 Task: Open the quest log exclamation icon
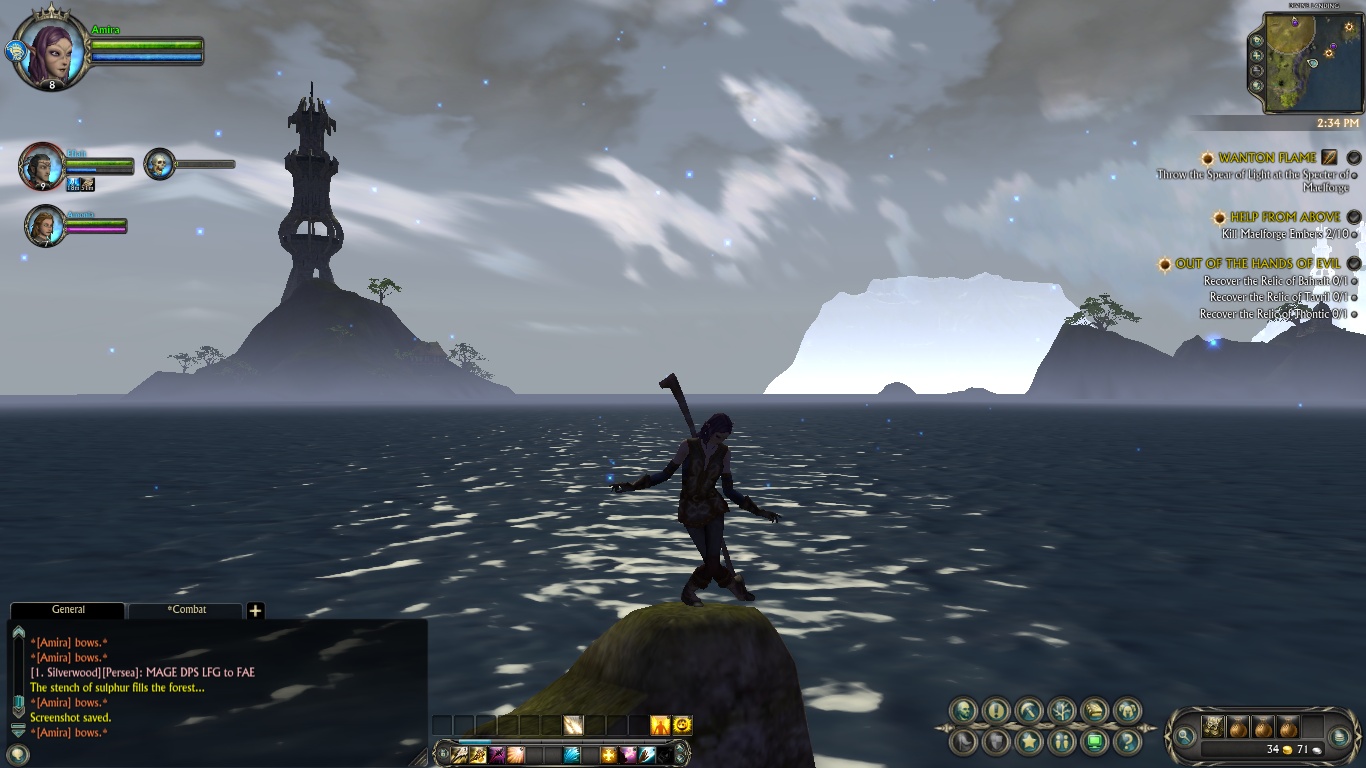pos(995,711)
